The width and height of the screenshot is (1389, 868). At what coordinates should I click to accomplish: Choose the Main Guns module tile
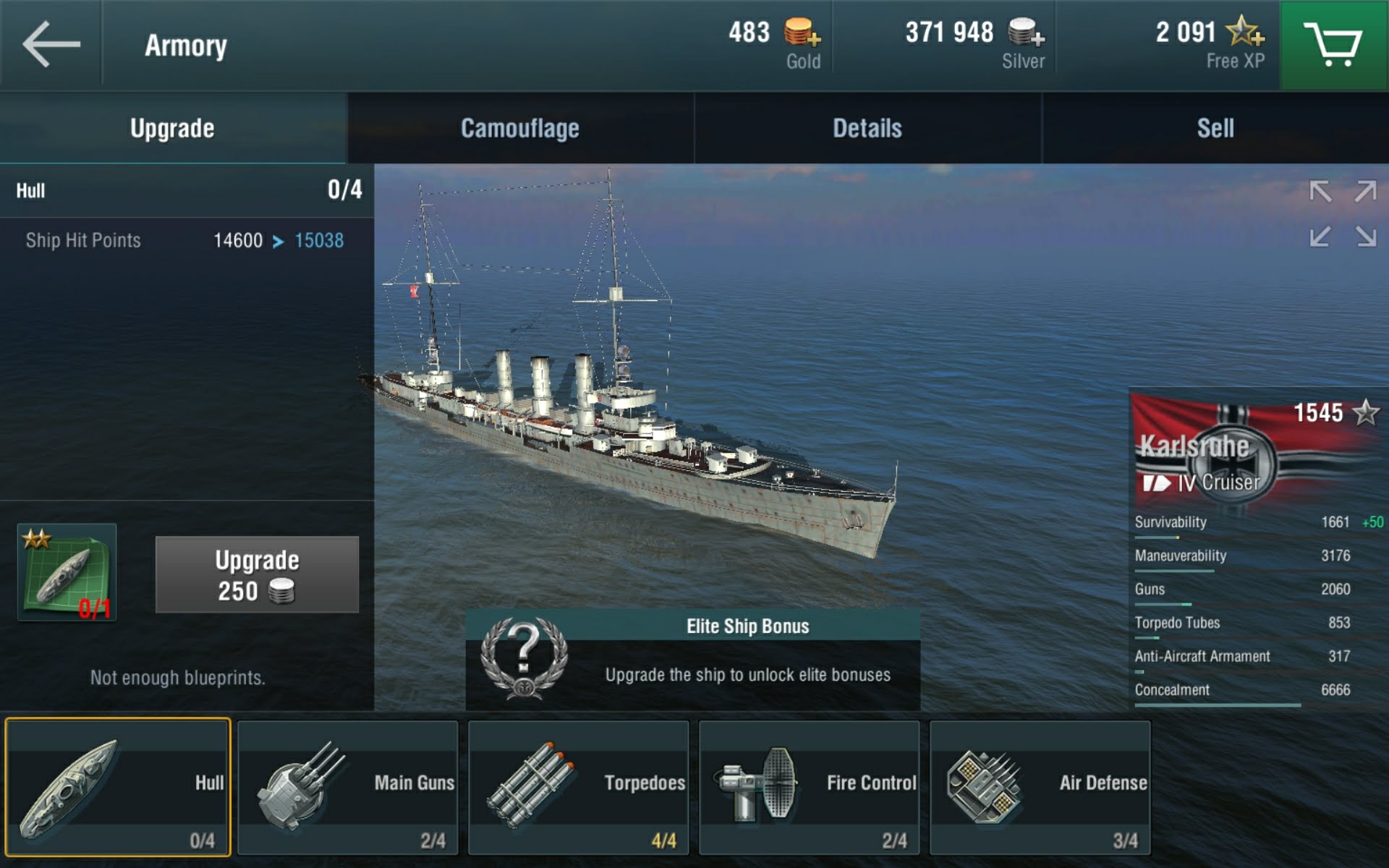click(348, 788)
